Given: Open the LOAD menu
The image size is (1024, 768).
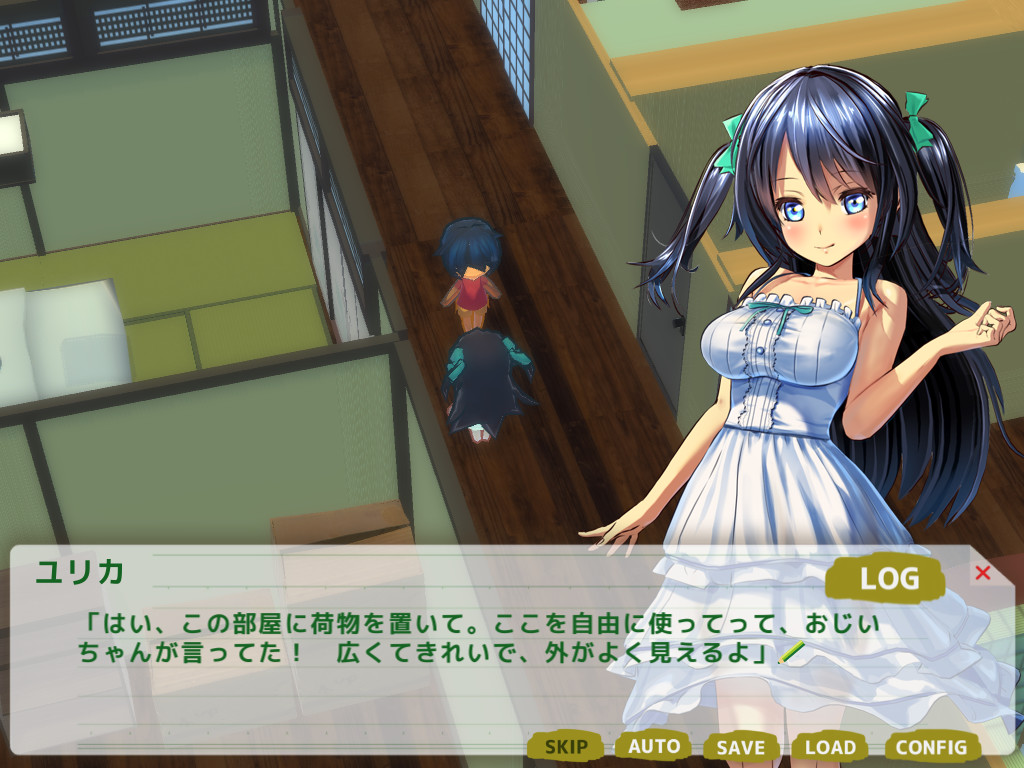Looking at the screenshot, I should pos(830,747).
